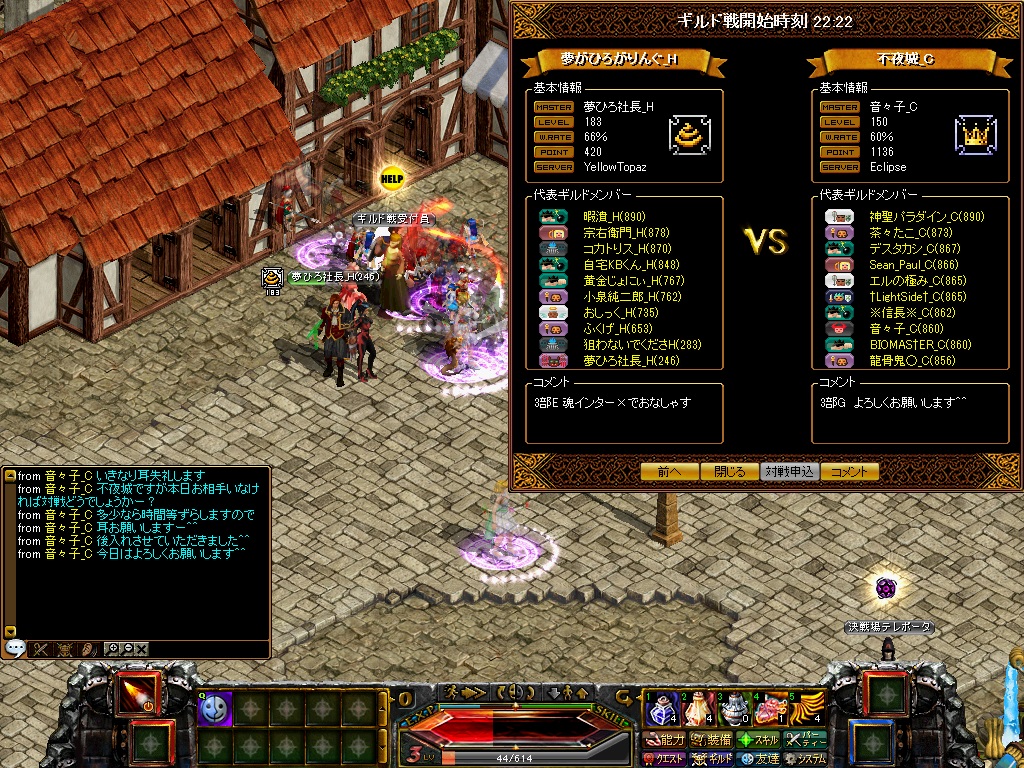Screen dimensions: 1024x768
Task: Open the パーティー (party) menu
Action: (x=807, y=740)
